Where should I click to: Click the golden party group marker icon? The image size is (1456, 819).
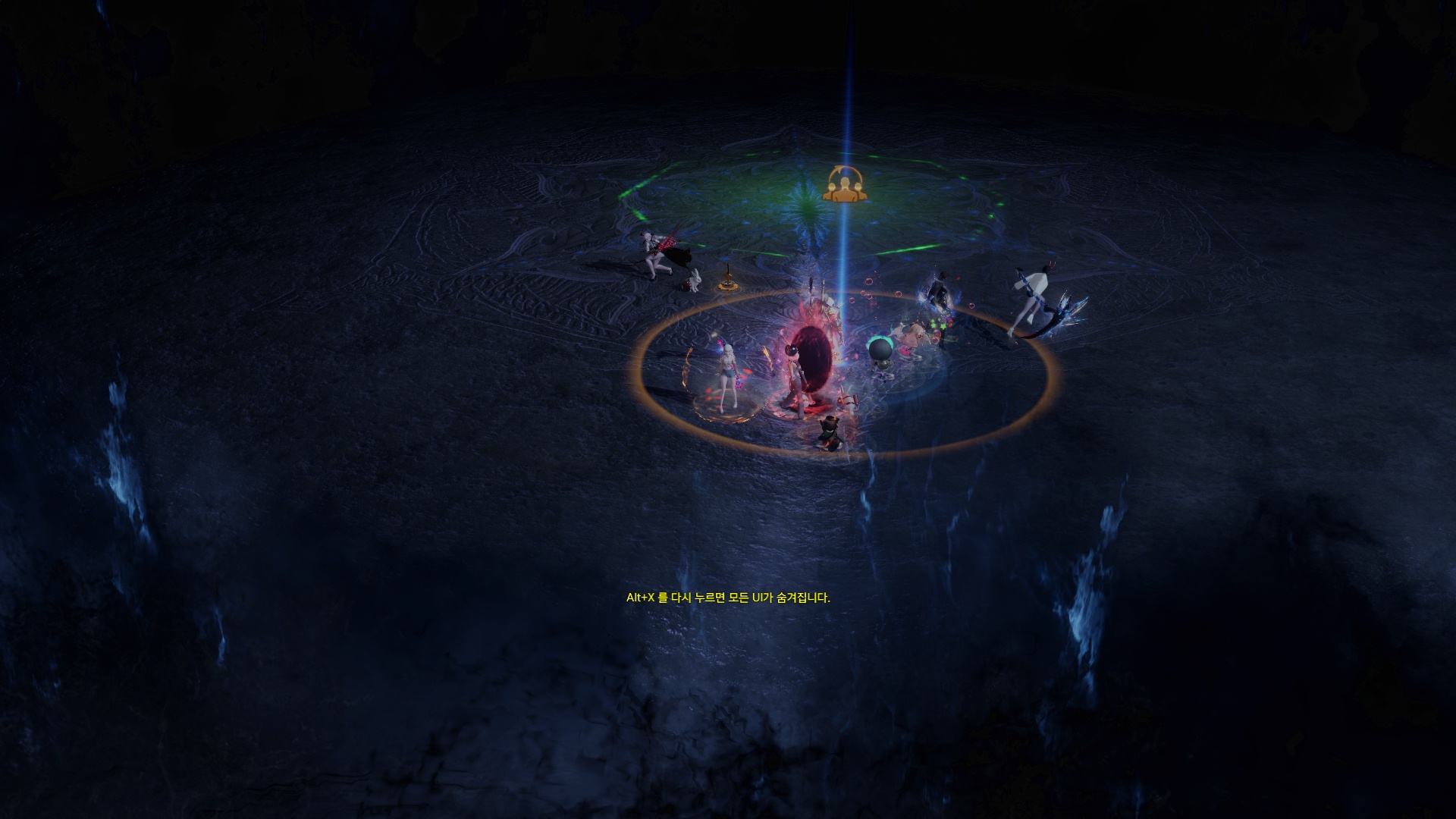[846, 184]
